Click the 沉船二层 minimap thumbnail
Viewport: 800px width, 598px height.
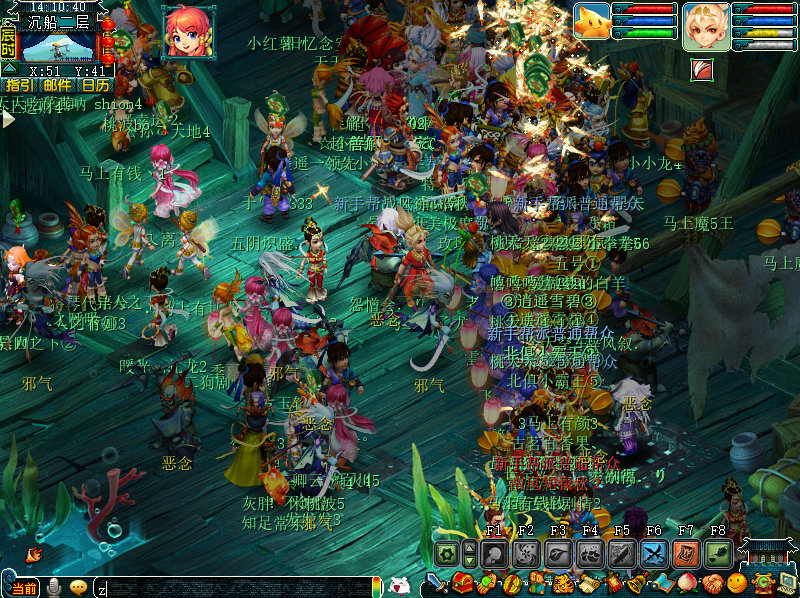point(58,46)
